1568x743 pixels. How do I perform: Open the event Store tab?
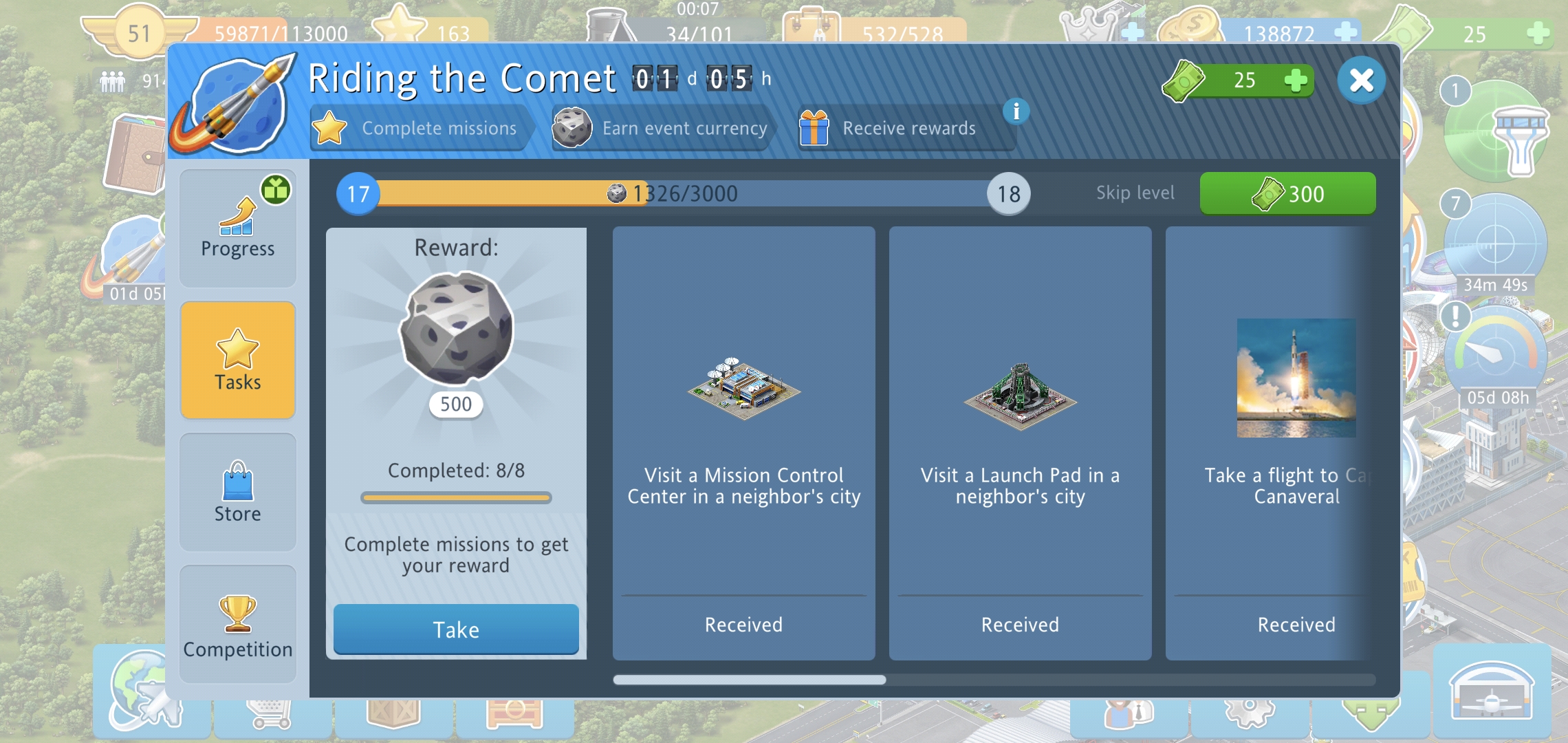coord(238,493)
